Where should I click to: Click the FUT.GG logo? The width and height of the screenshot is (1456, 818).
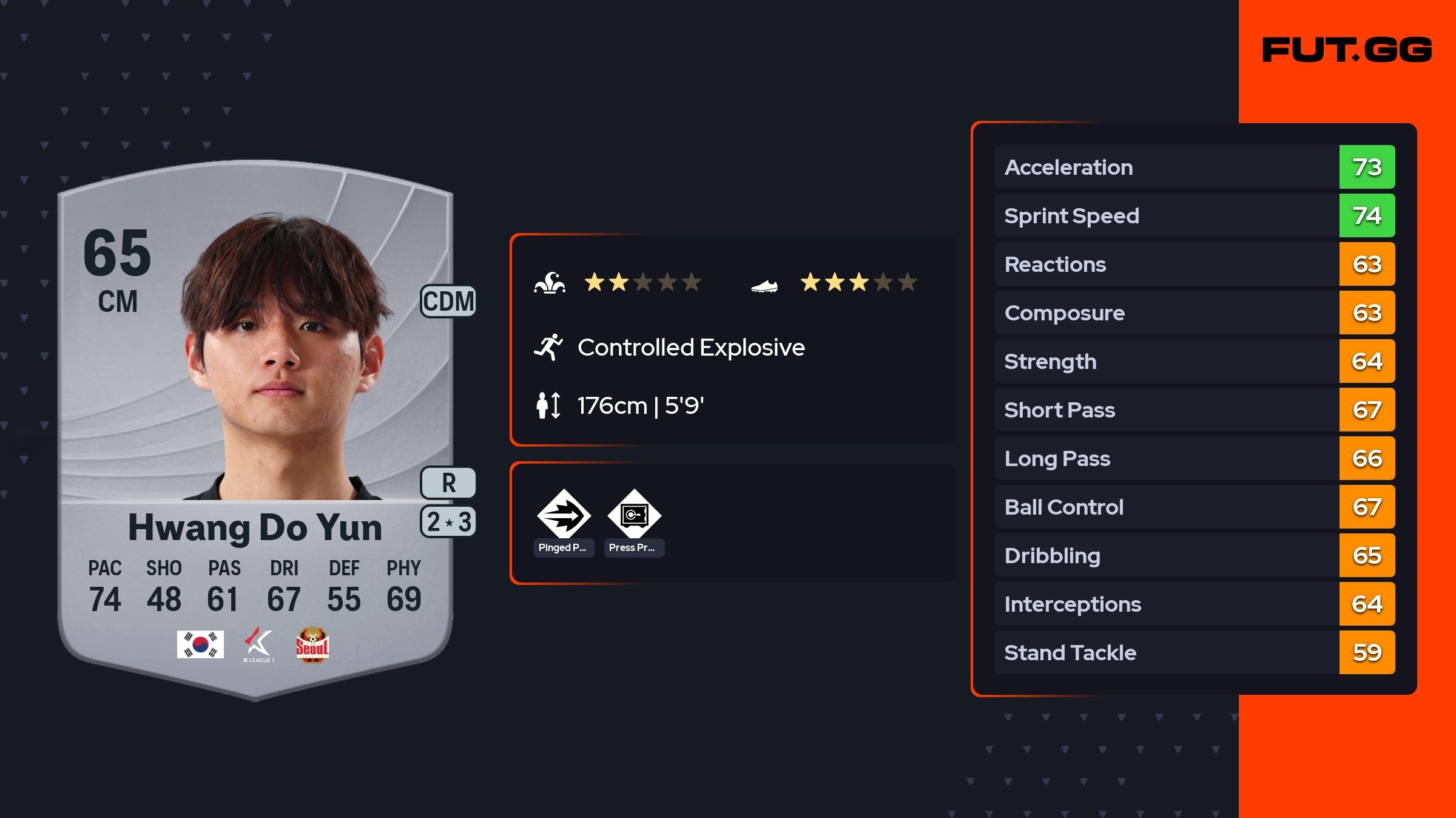click(x=1347, y=50)
